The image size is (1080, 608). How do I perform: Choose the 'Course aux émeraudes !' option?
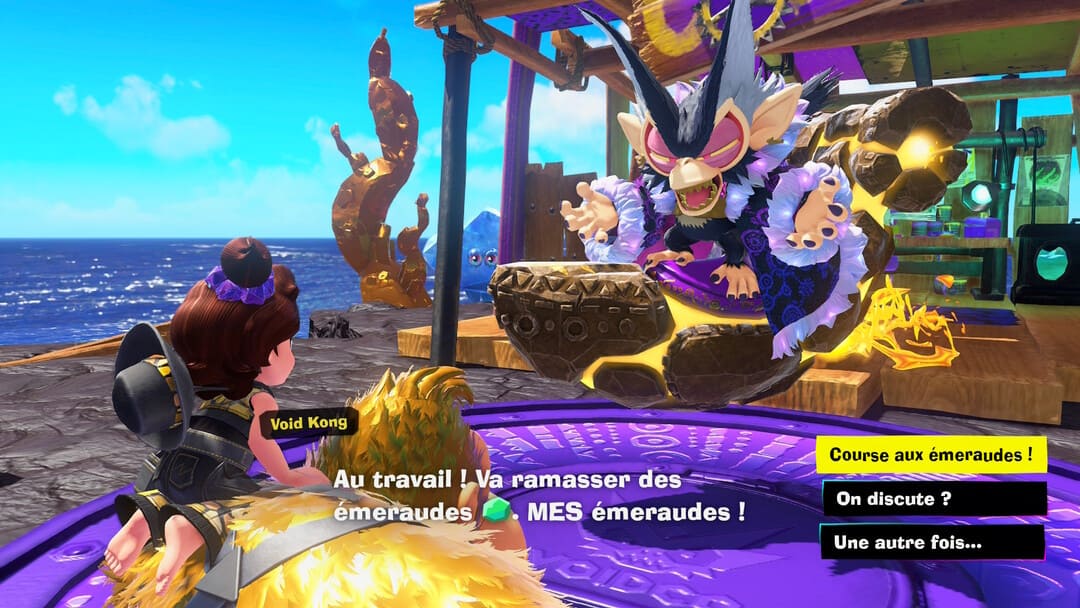[x=931, y=455]
